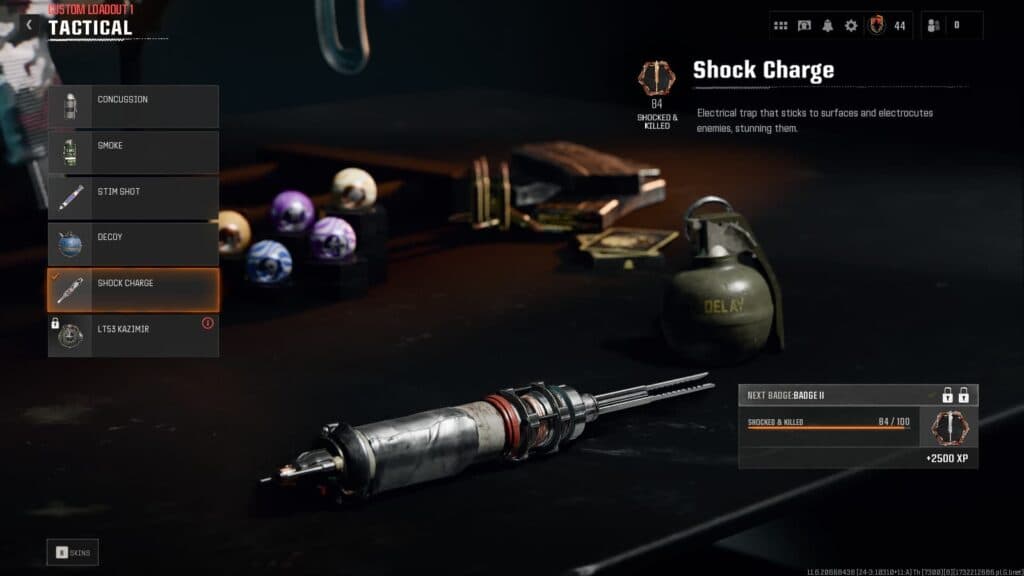Open the icon beside the grid menu
Viewport: 1024px width, 576px height.
tap(804, 25)
